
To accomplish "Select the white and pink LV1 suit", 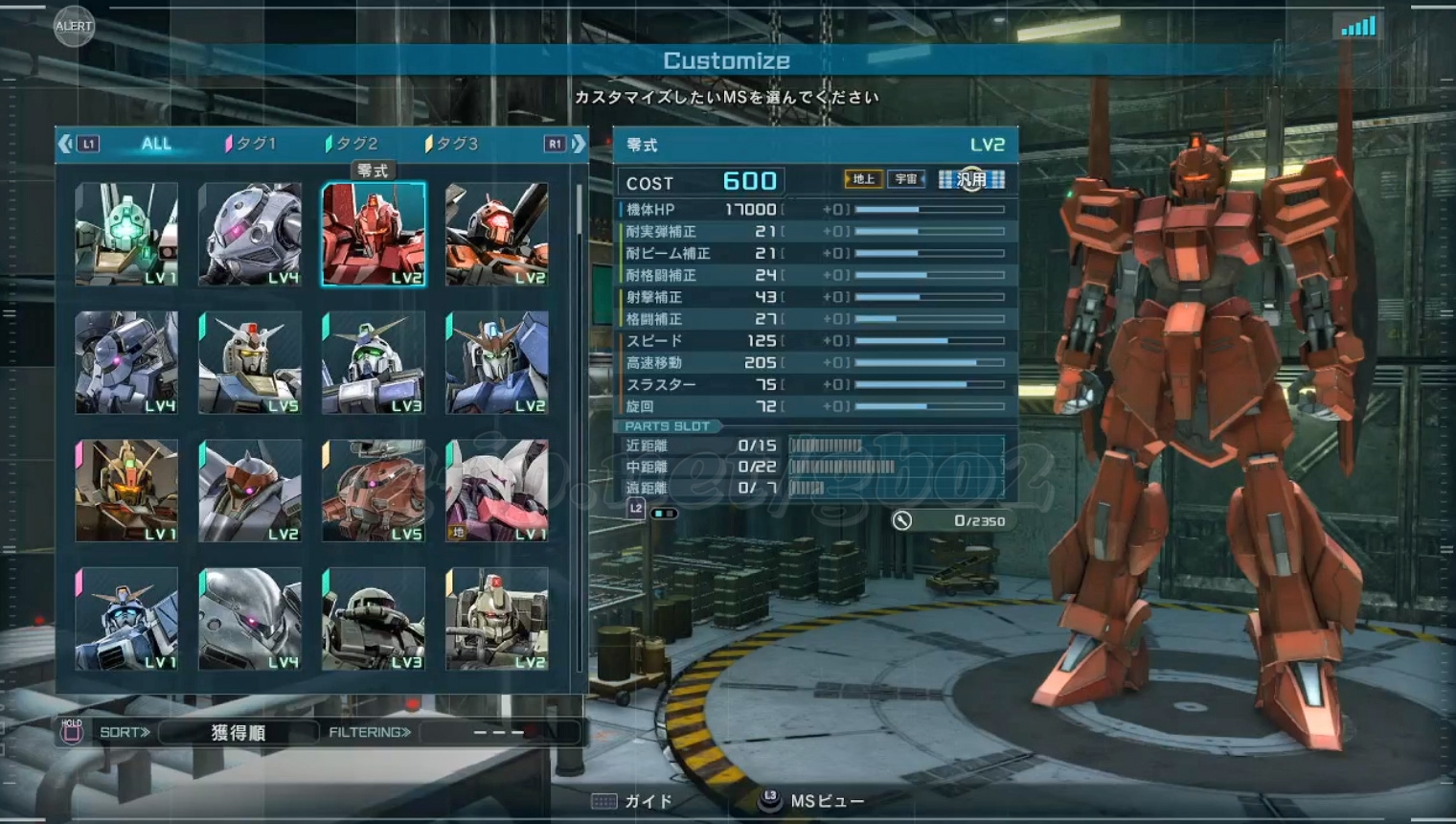I will coord(497,491).
